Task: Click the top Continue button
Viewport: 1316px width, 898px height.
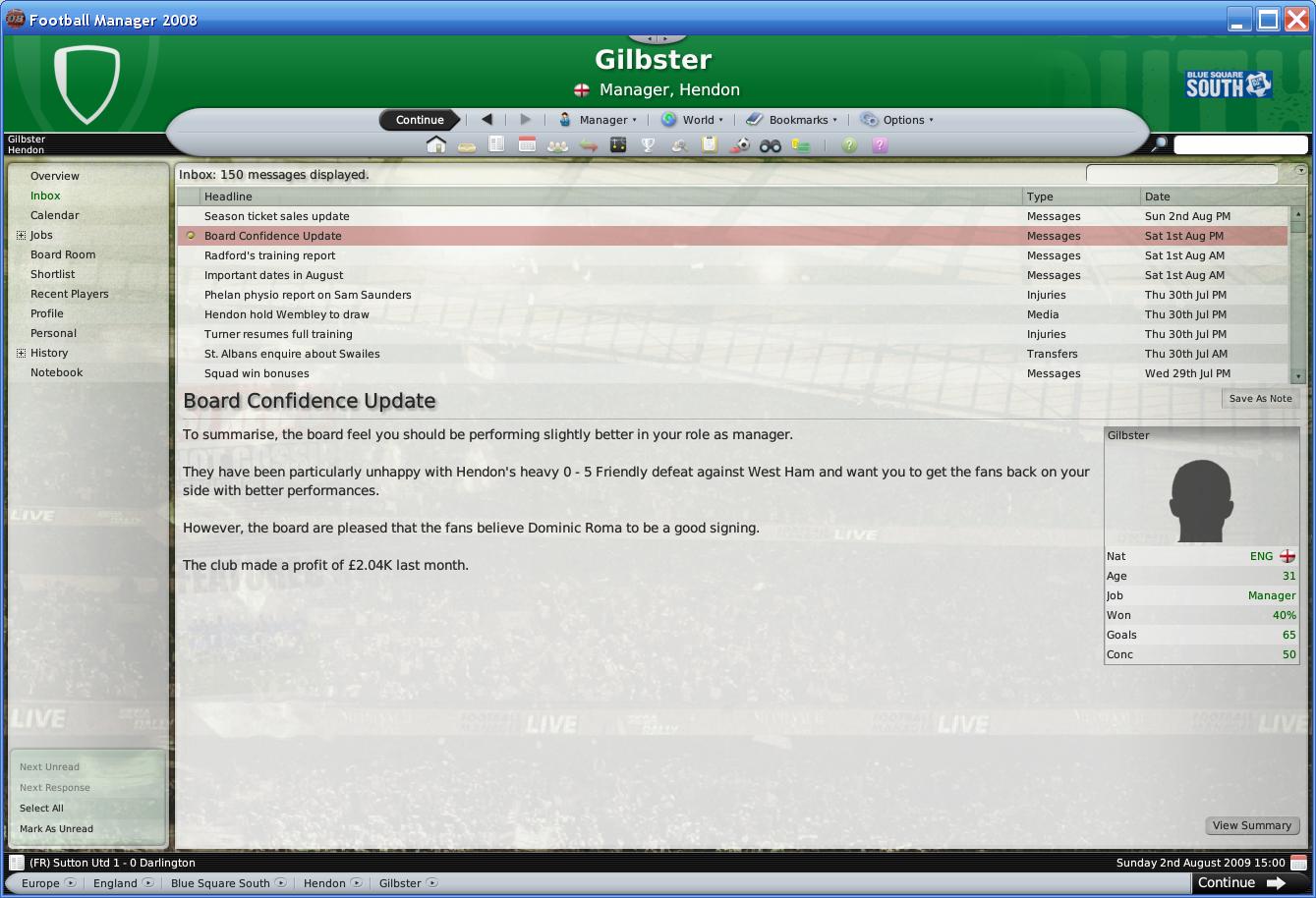Action: 420,120
